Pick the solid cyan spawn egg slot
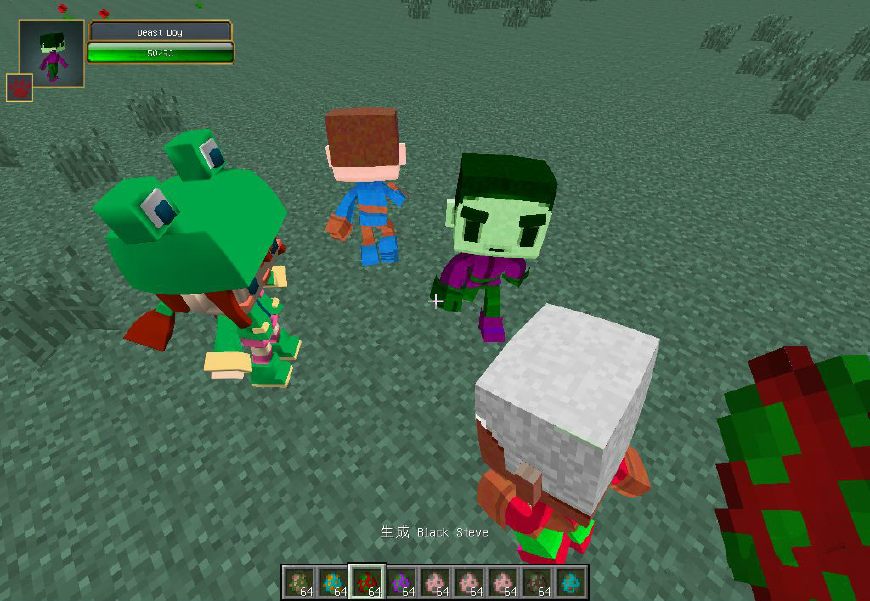The image size is (870, 601). tap(570, 581)
